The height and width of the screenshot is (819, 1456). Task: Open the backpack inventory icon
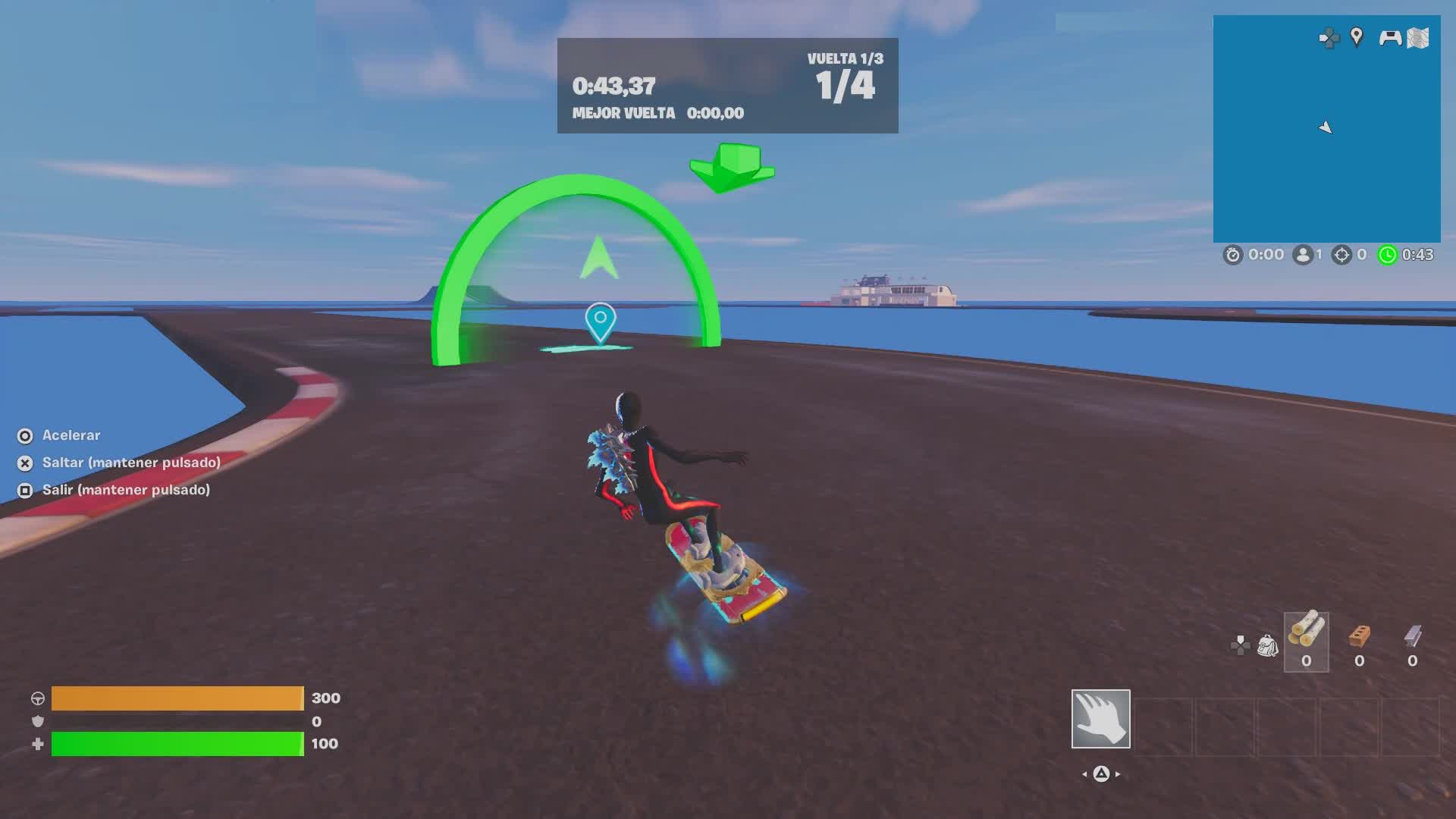[x=1267, y=645]
